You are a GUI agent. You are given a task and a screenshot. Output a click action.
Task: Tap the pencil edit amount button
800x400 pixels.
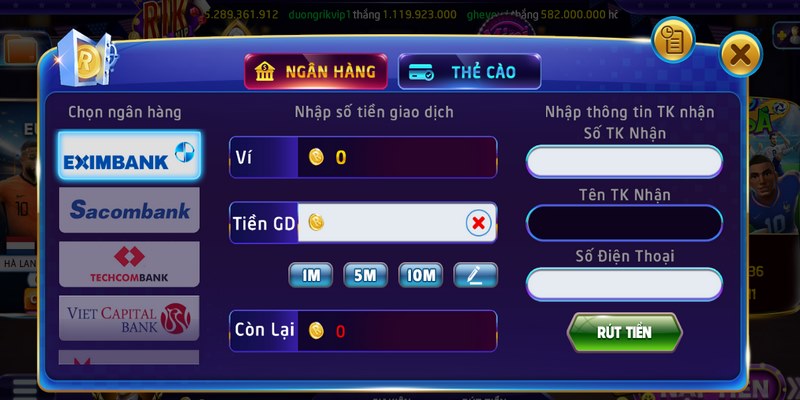coord(475,275)
